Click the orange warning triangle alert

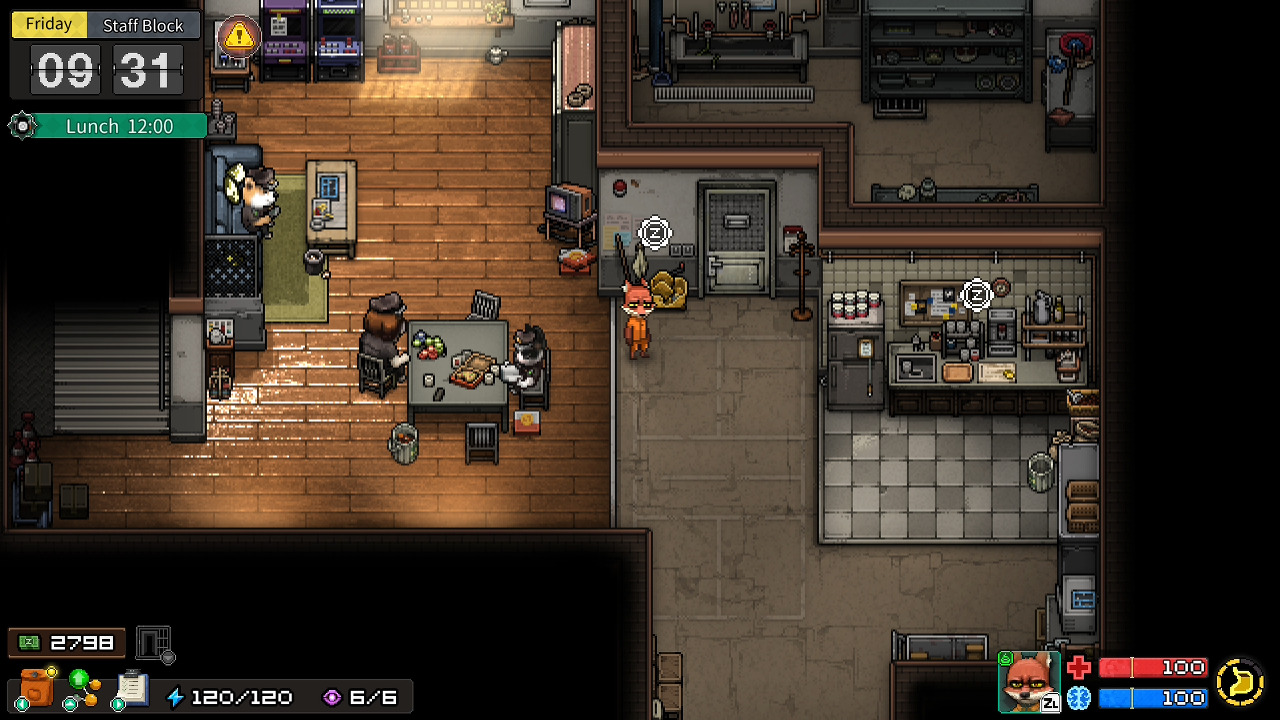[237, 36]
